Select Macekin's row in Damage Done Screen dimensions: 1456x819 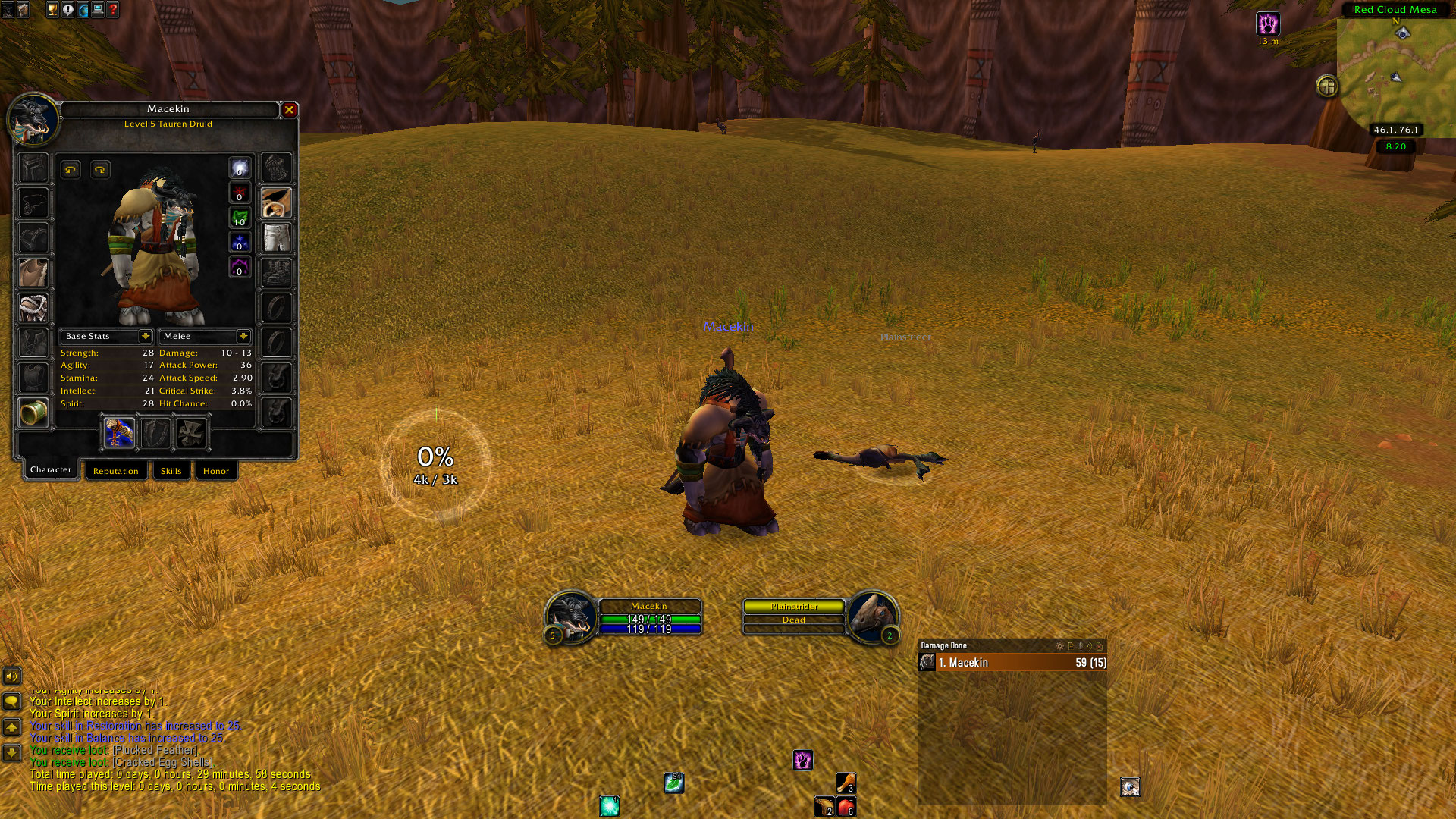tap(1012, 663)
